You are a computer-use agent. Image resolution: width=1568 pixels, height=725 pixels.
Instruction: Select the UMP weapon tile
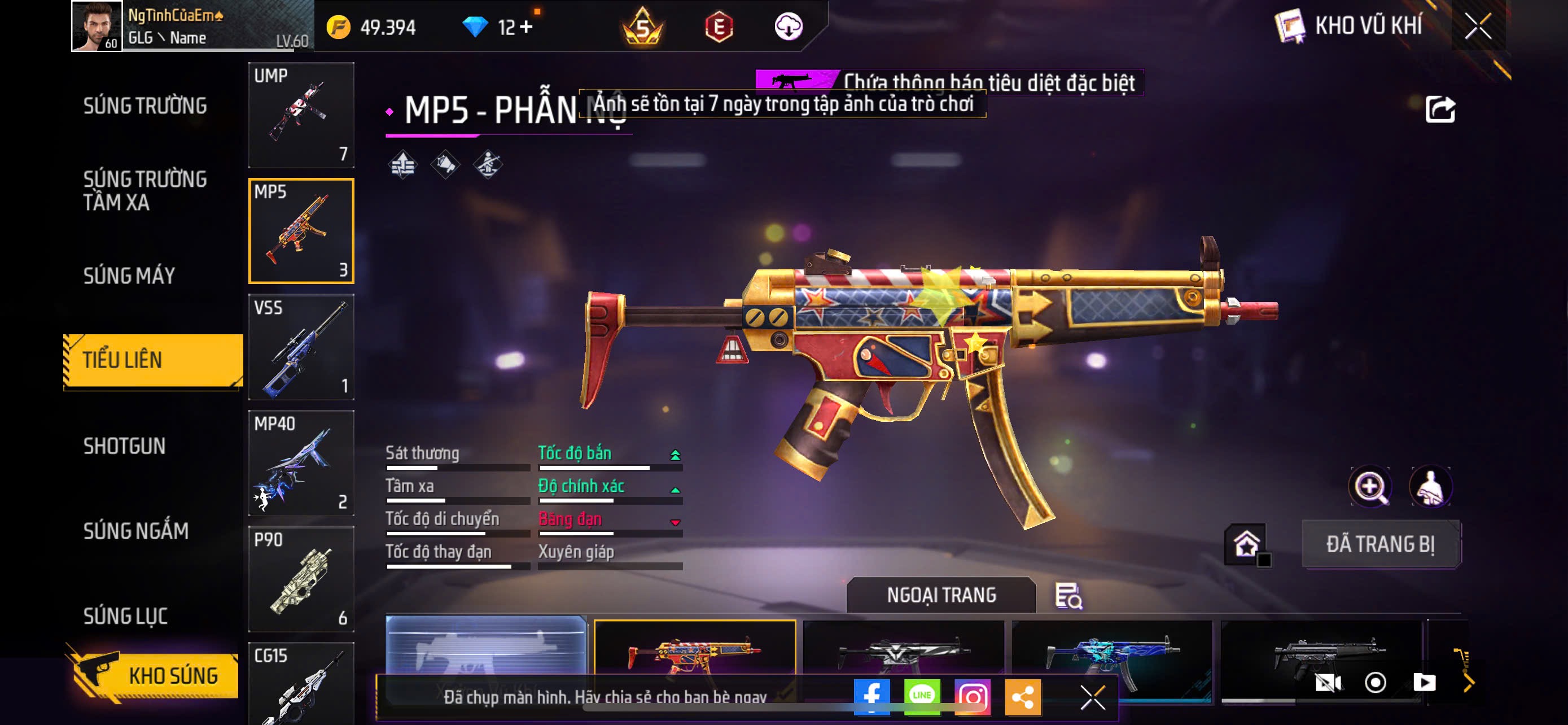point(301,115)
